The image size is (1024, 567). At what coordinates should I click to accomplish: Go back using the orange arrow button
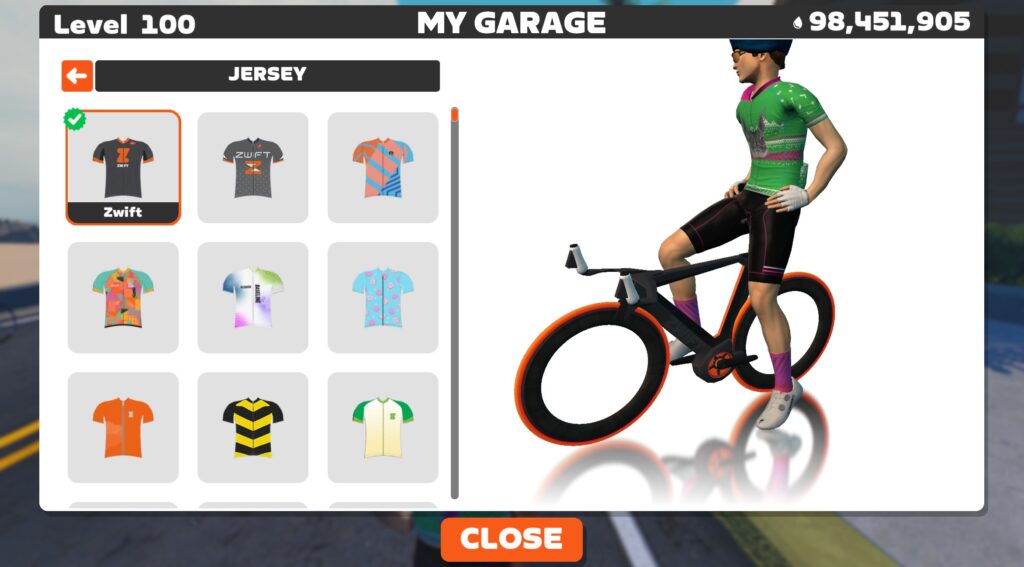pos(77,75)
